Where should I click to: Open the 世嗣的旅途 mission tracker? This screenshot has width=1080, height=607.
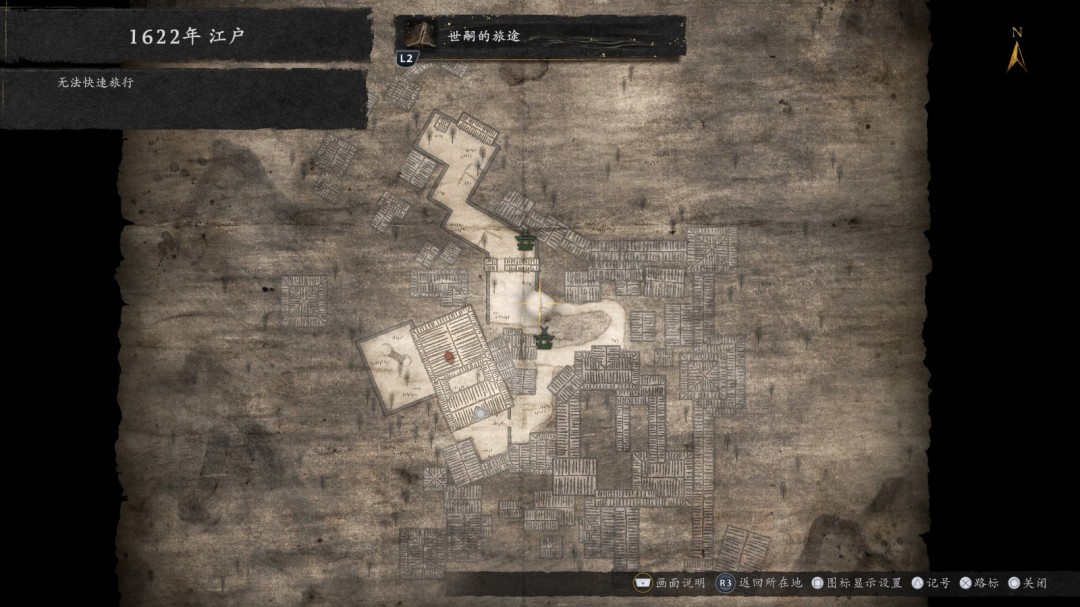coord(540,38)
